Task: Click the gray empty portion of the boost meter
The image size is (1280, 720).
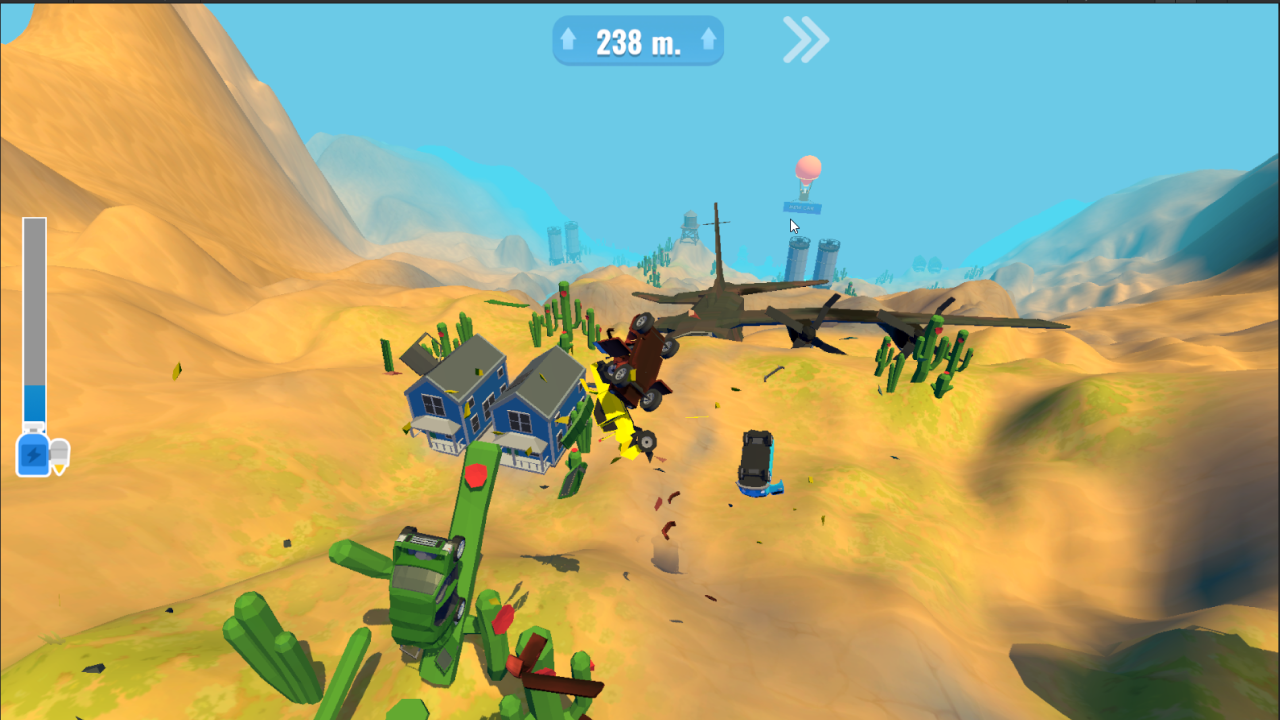Action: (x=33, y=300)
